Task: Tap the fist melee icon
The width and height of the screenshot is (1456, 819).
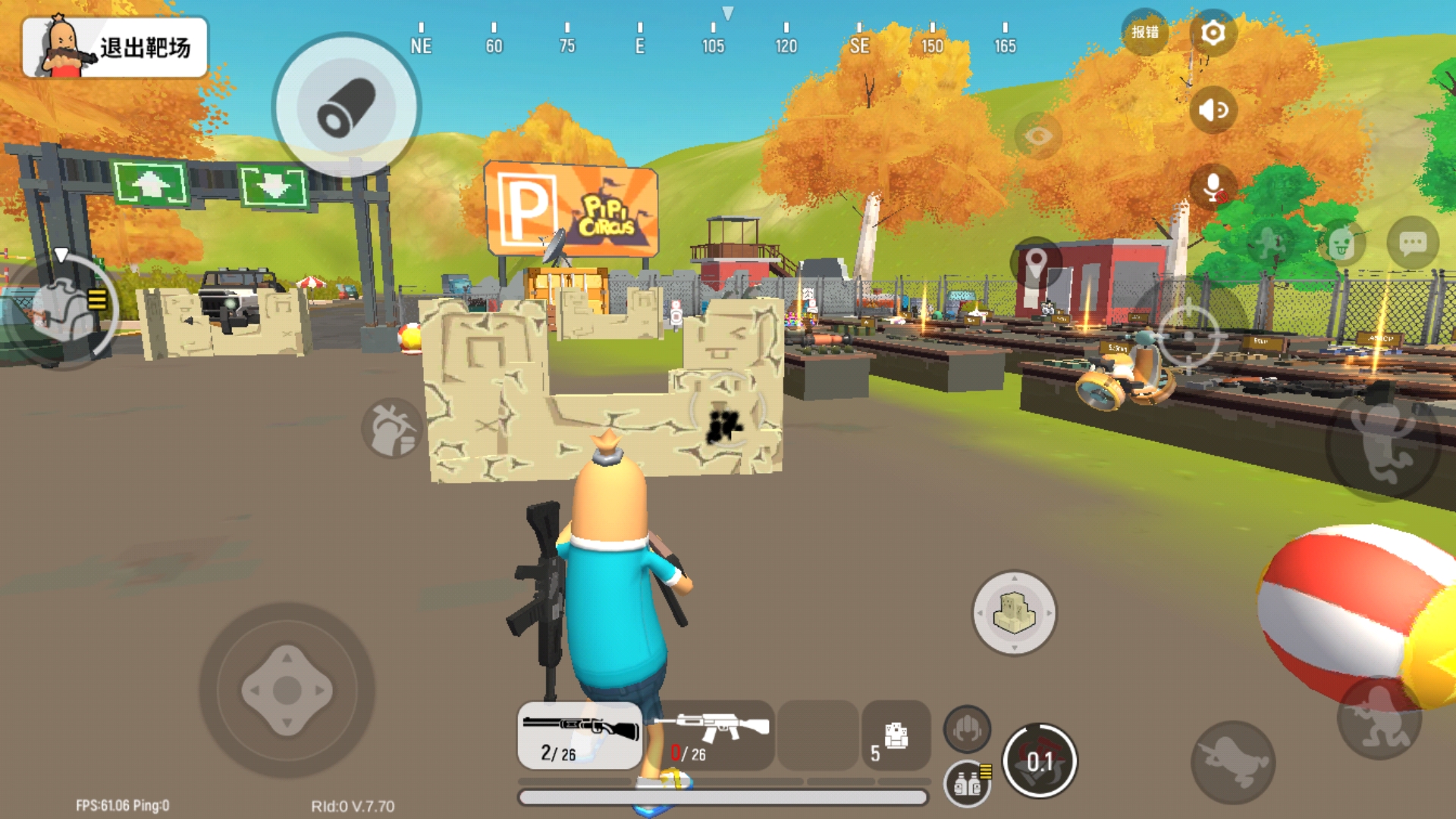Action: [967, 730]
